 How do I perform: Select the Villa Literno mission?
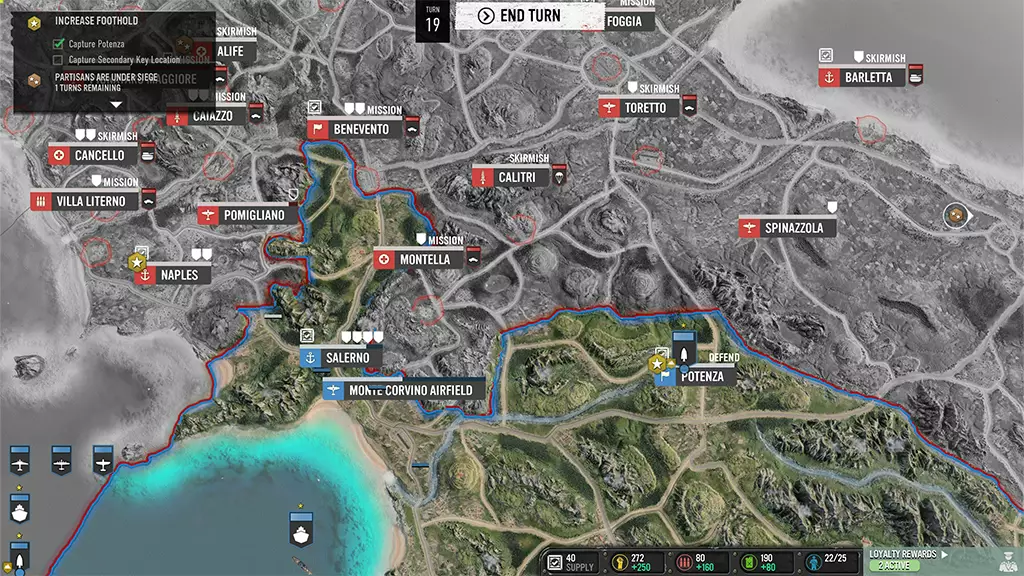90,202
